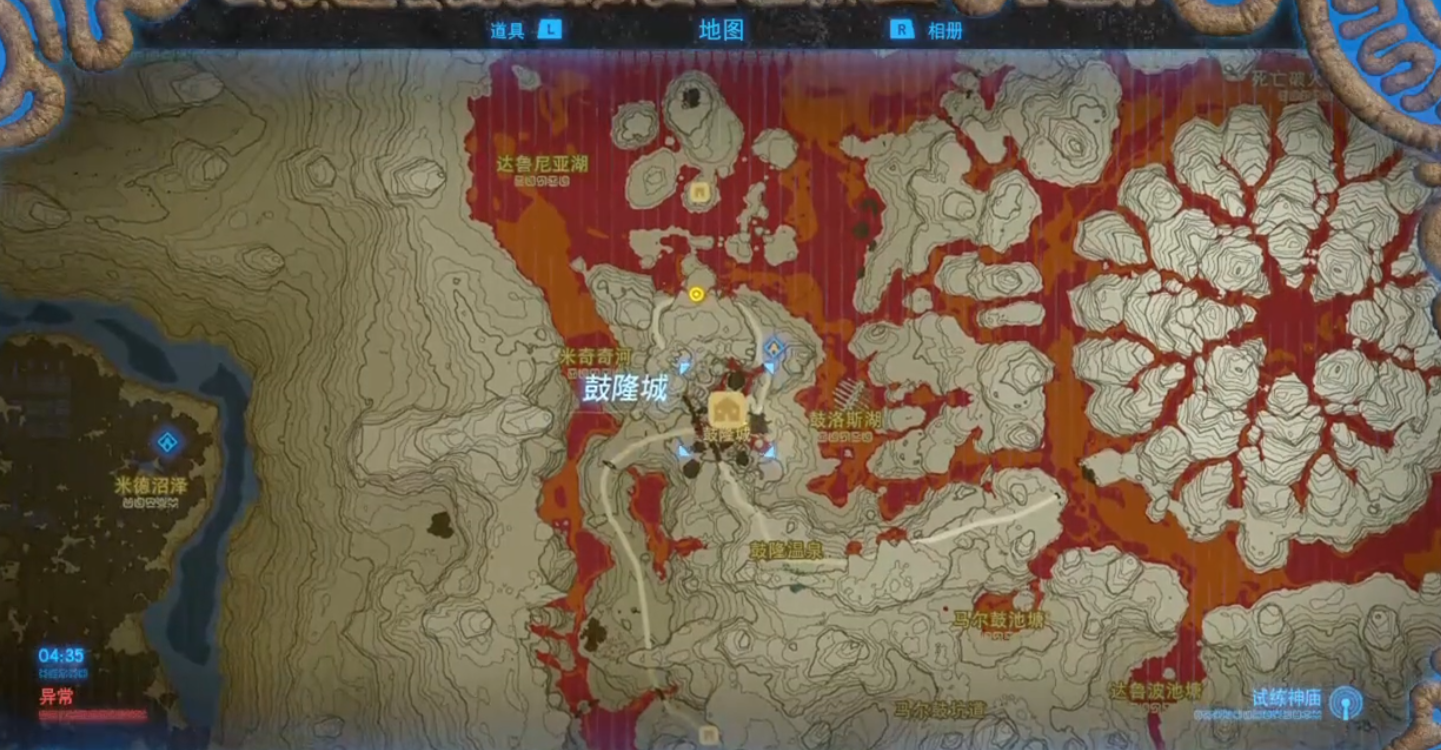Viewport: 1441px width, 750px height.
Task: Switch to the 道具 items tab
Action: pos(508,30)
